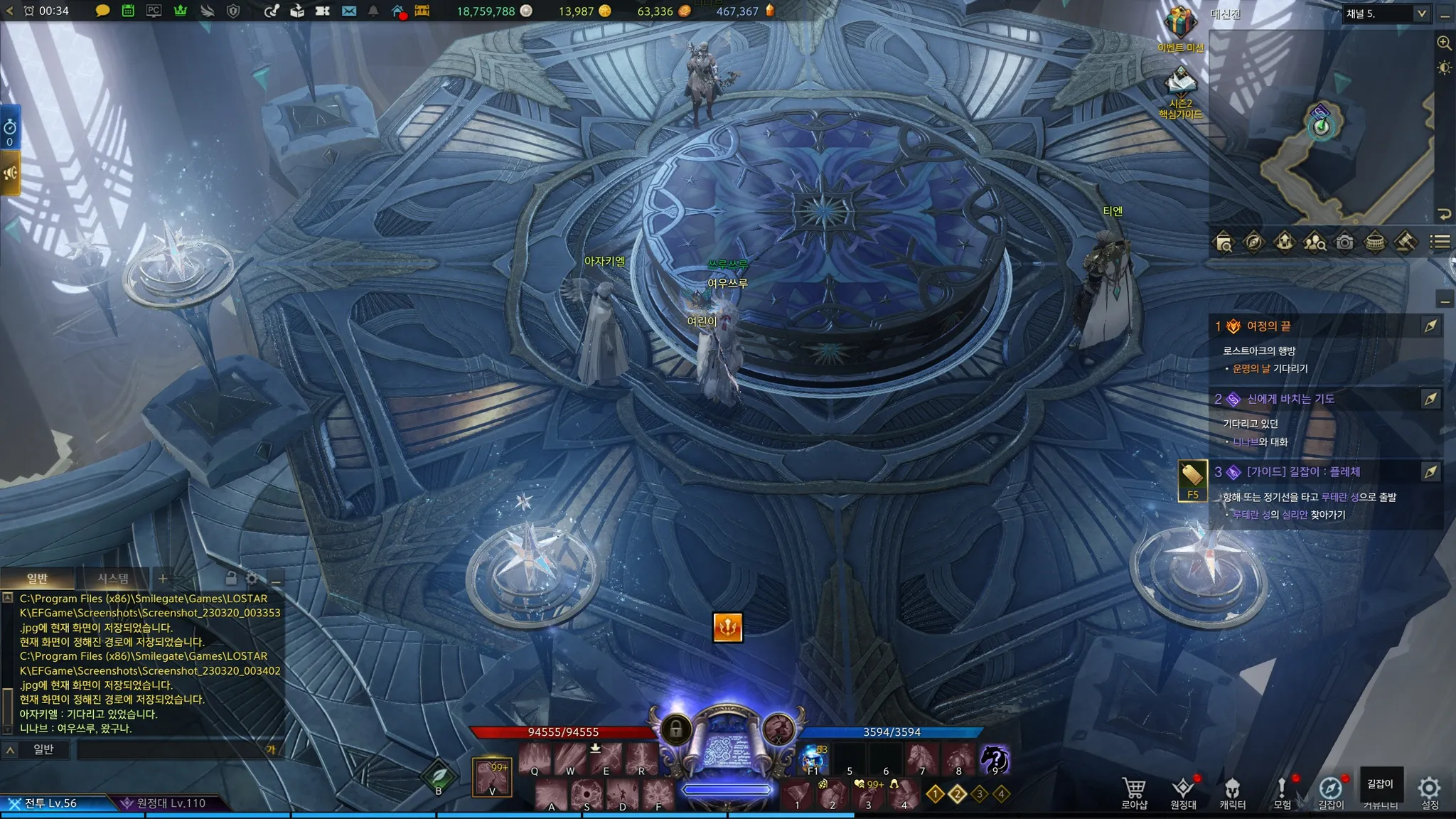Click the orange trident icon above the HUD

click(x=727, y=627)
